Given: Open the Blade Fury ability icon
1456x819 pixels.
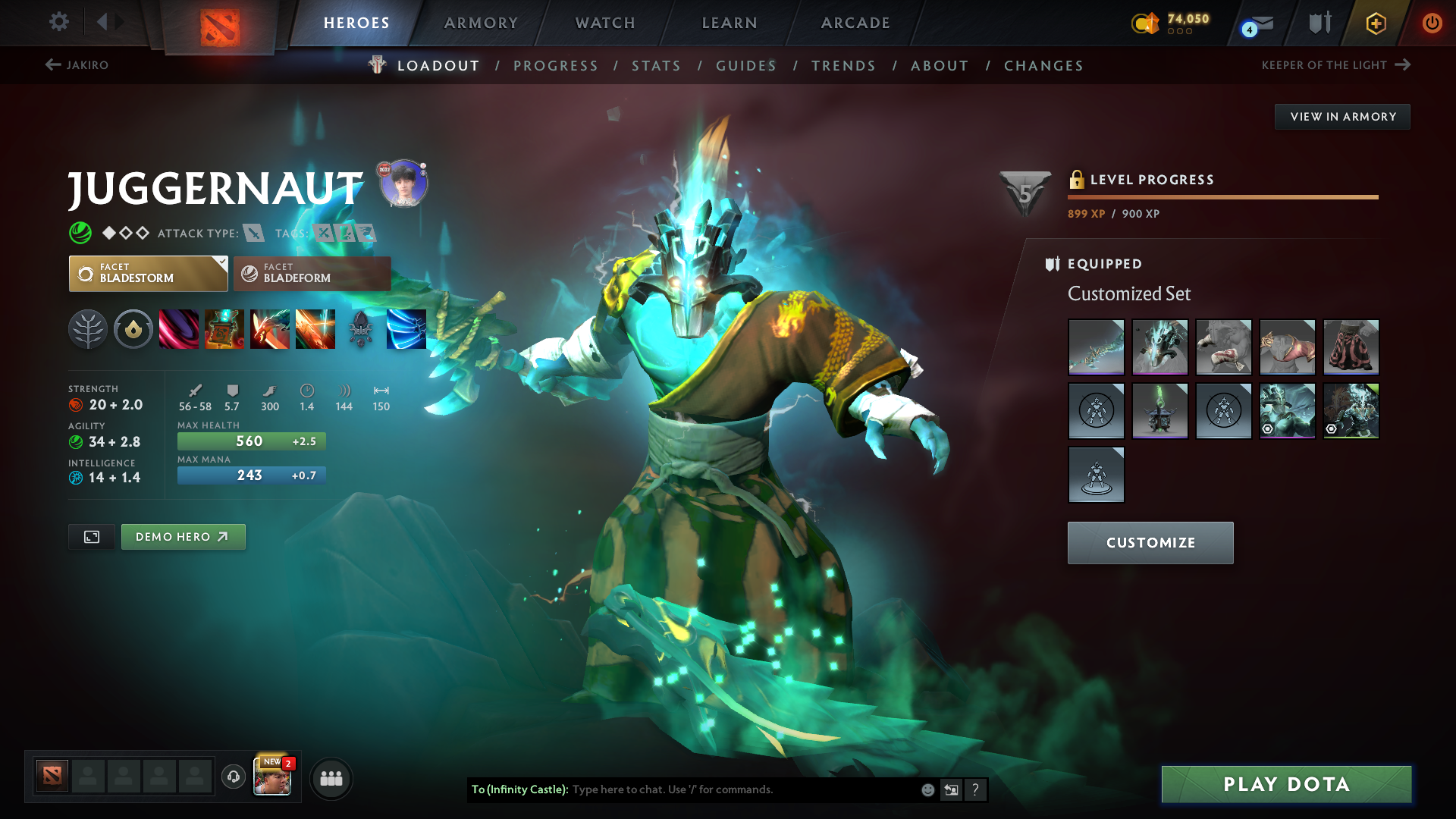Looking at the screenshot, I should click(179, 329).
